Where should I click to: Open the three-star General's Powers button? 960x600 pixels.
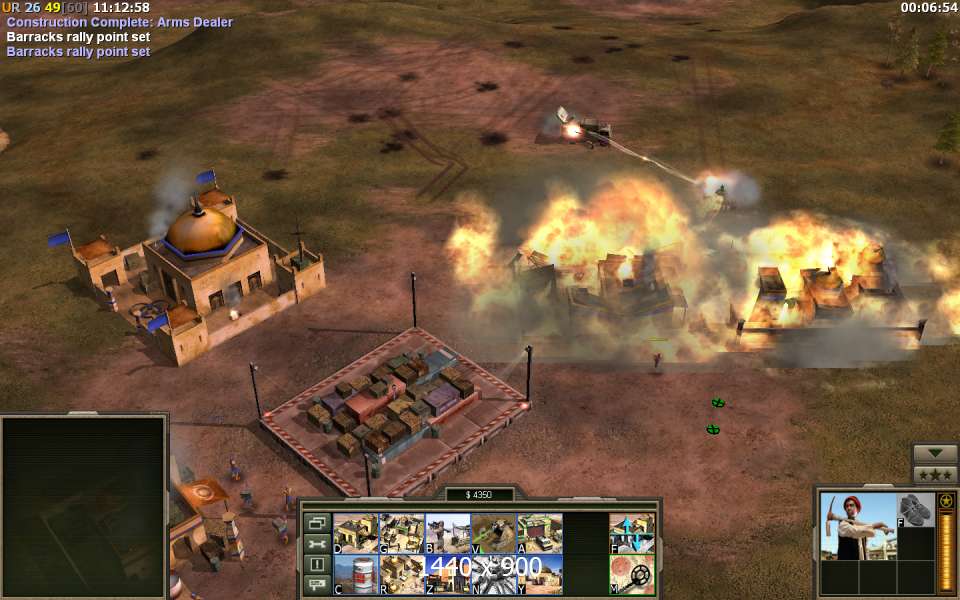pyautogui.click(x=935, y=474)
